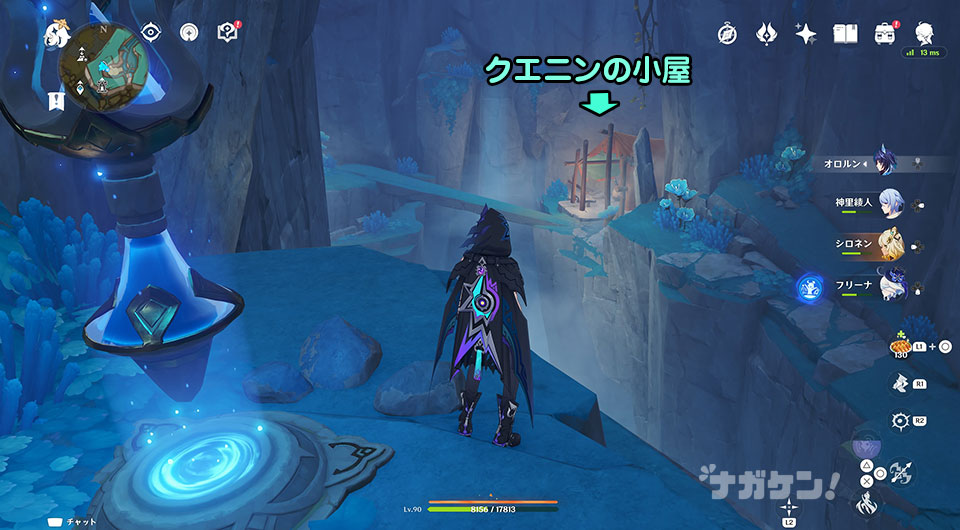Open the Adventurer Handbook book icon

pyautogui.click(x=844, y=32)
